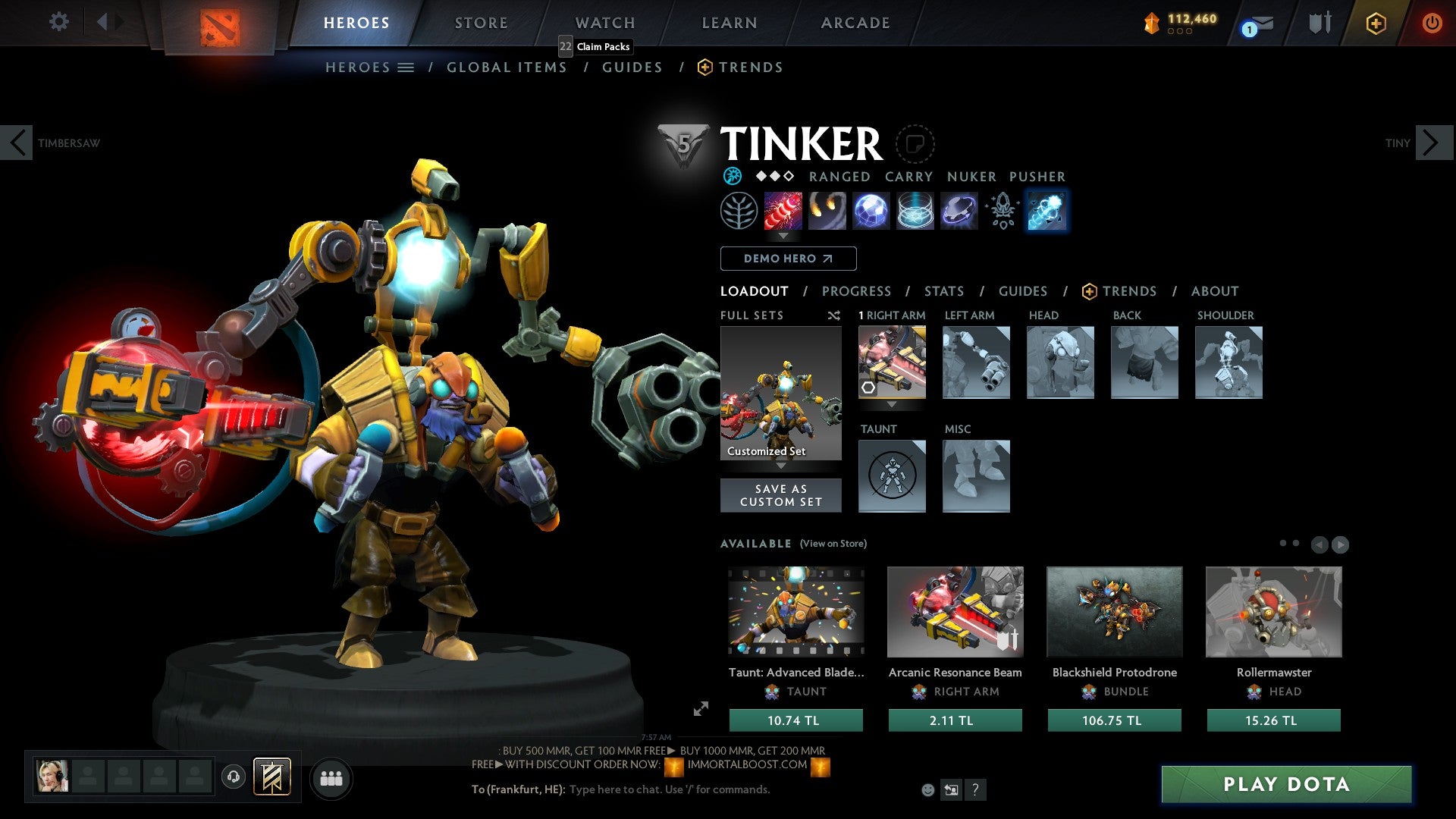Open the friends list icon
Image resolution: width=1456 pixels, height=819 pixels.
(x=331, y=777)
